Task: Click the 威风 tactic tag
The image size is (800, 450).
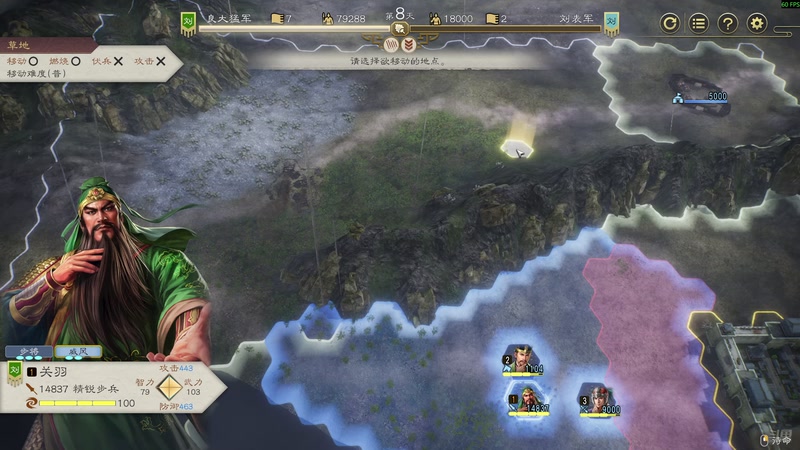Action: tap(76, 352)
